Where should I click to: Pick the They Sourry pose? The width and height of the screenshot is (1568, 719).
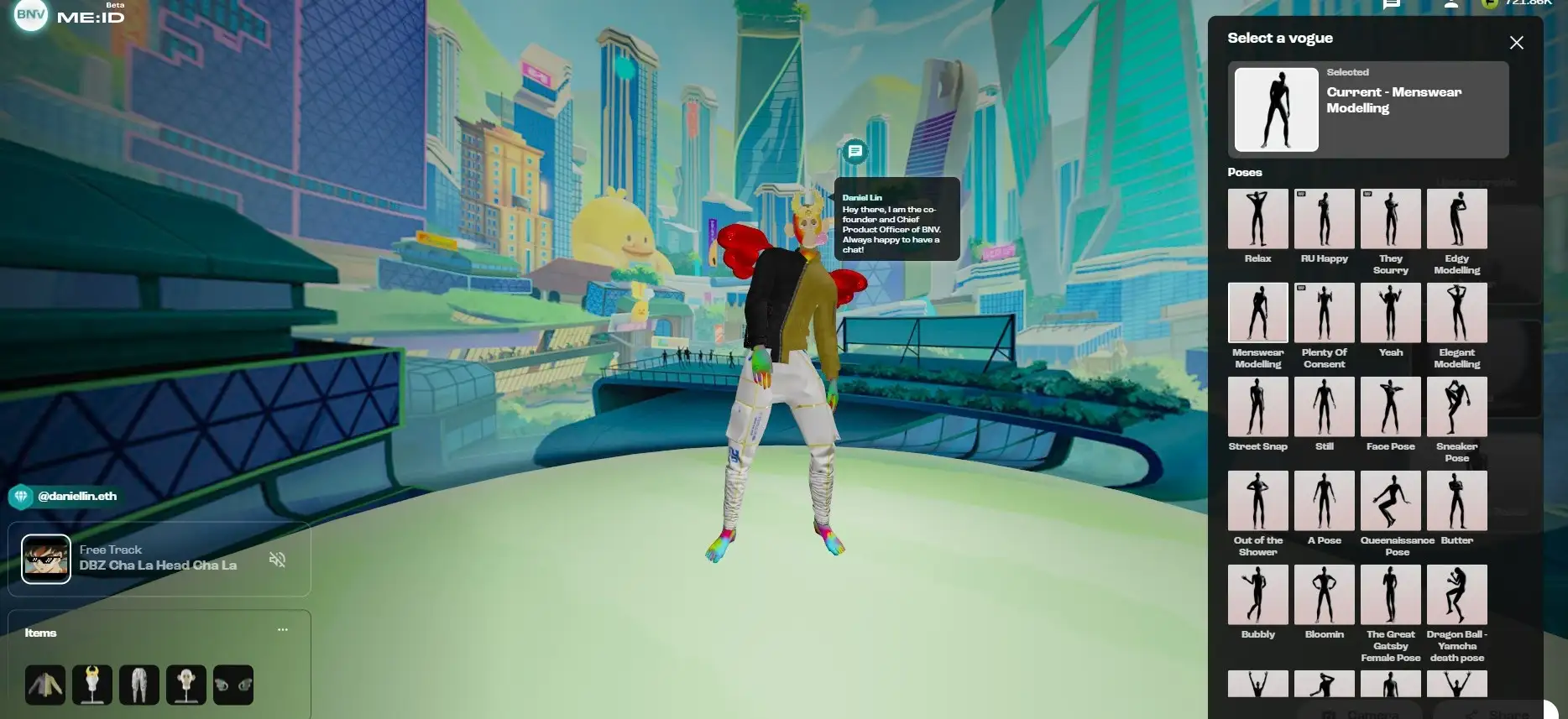point(1390,219)
